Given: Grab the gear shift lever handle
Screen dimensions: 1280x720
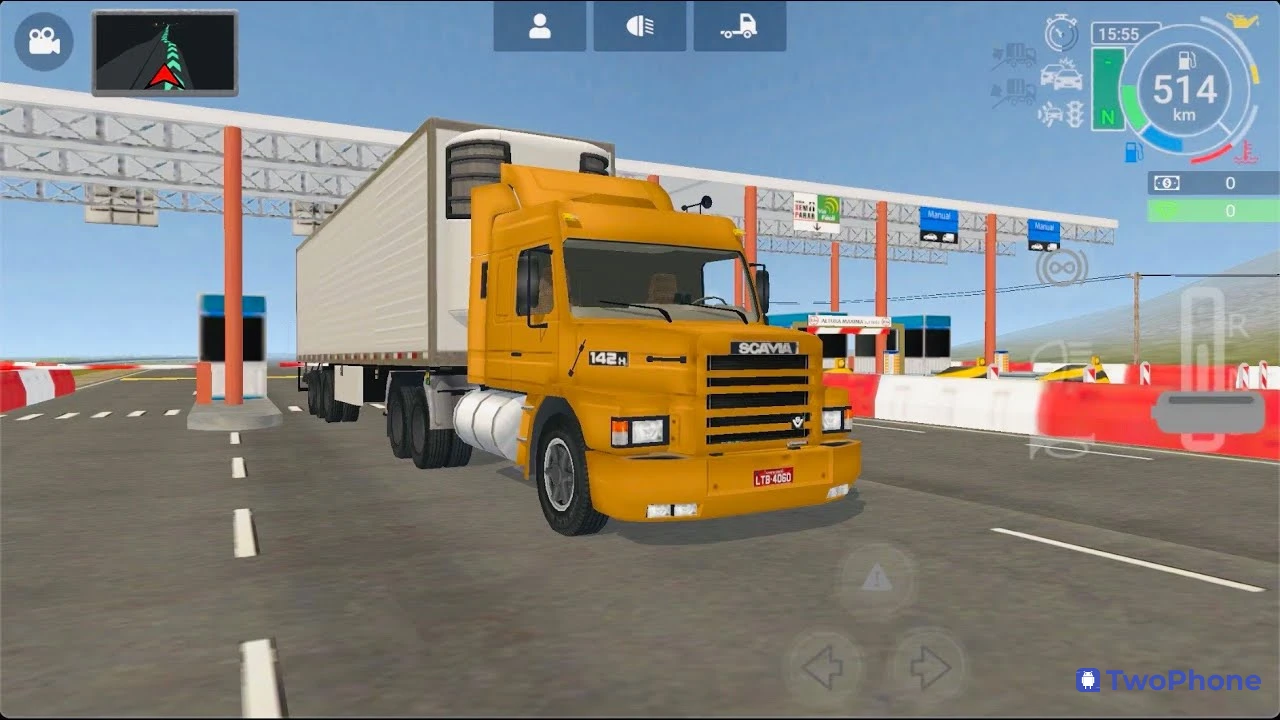Looking at the screenshot, I should click(1208, 411).
